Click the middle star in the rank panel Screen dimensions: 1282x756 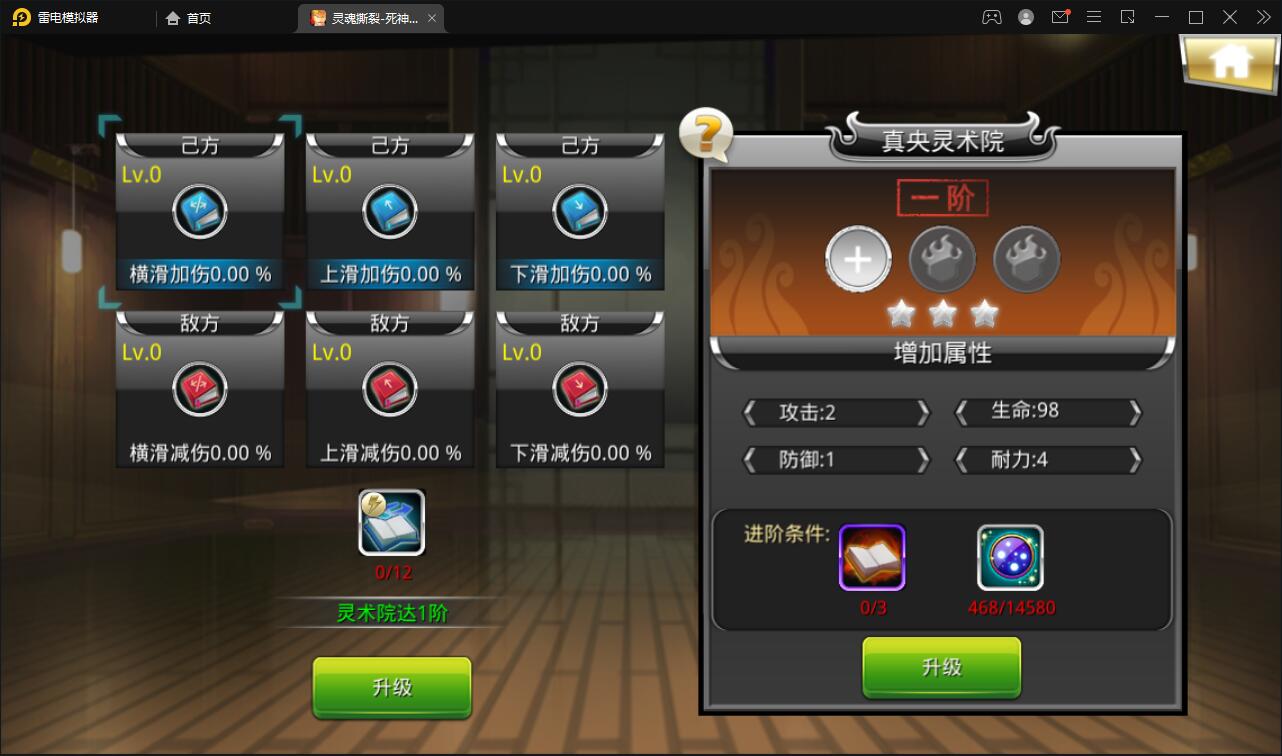[x=942, y=313]
